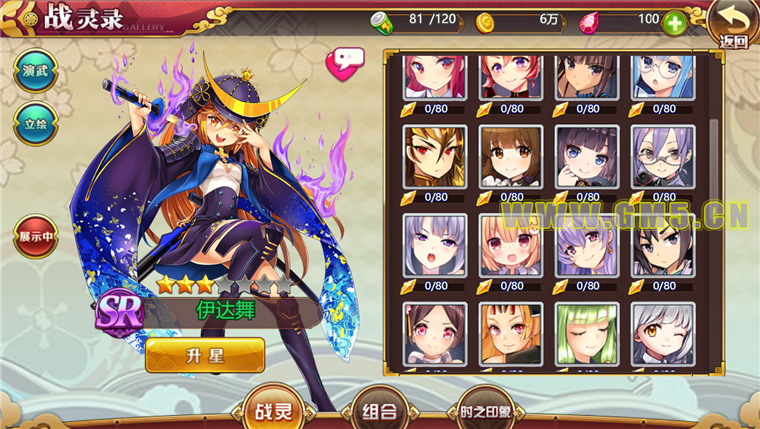Choose the silver-haired winking girl portrait

point(663,334)
